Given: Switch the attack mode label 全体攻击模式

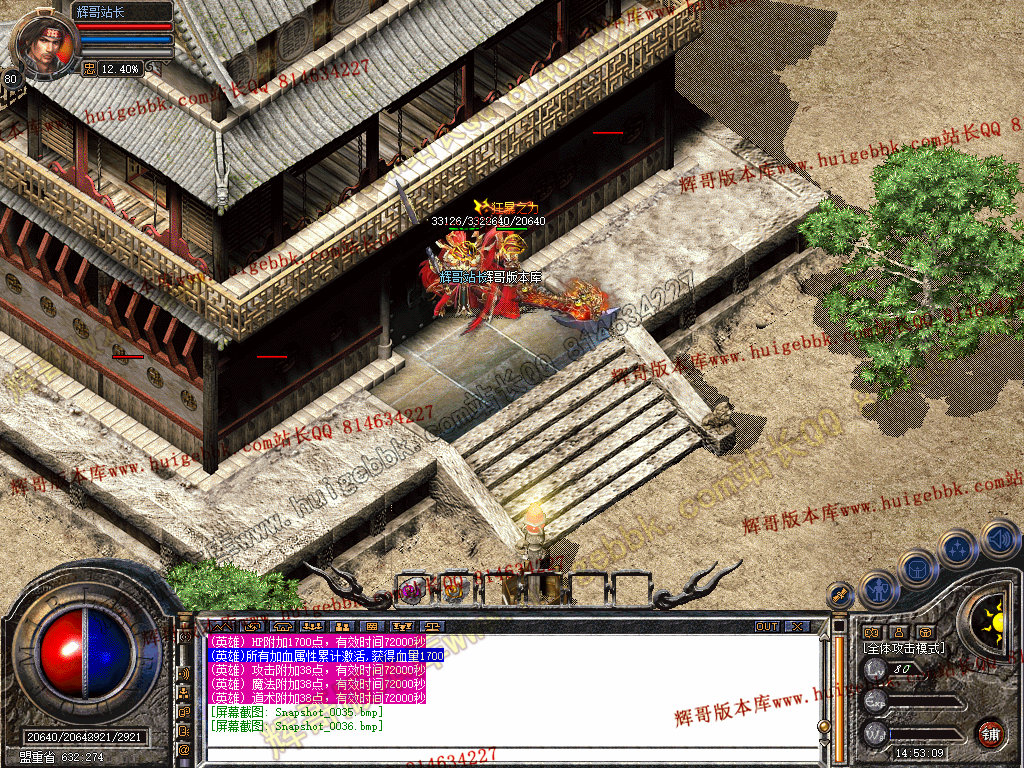Looking at the screenshot, I should coord(904,648).
